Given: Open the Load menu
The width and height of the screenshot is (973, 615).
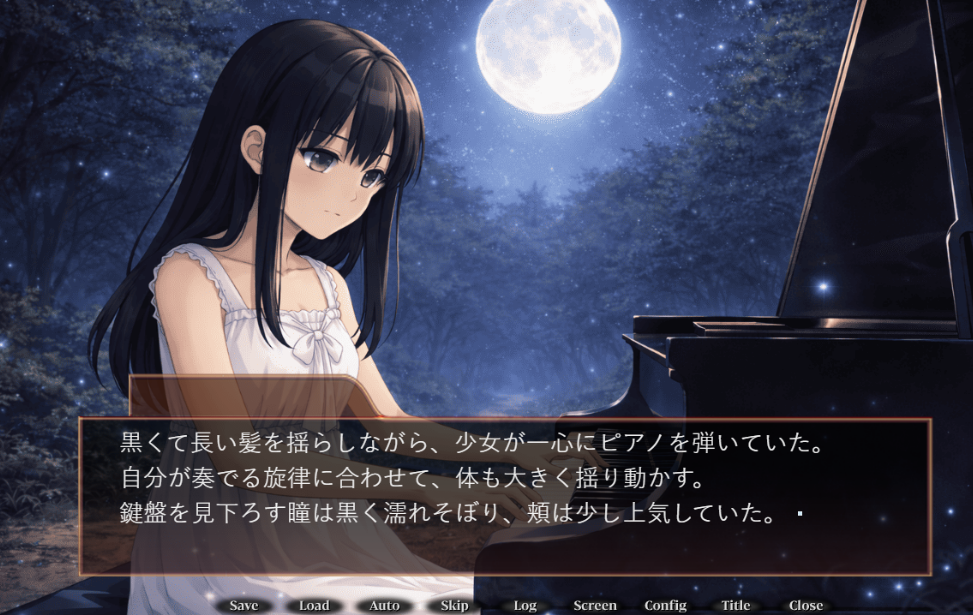Looking at the screenshot, I should 314,605.
